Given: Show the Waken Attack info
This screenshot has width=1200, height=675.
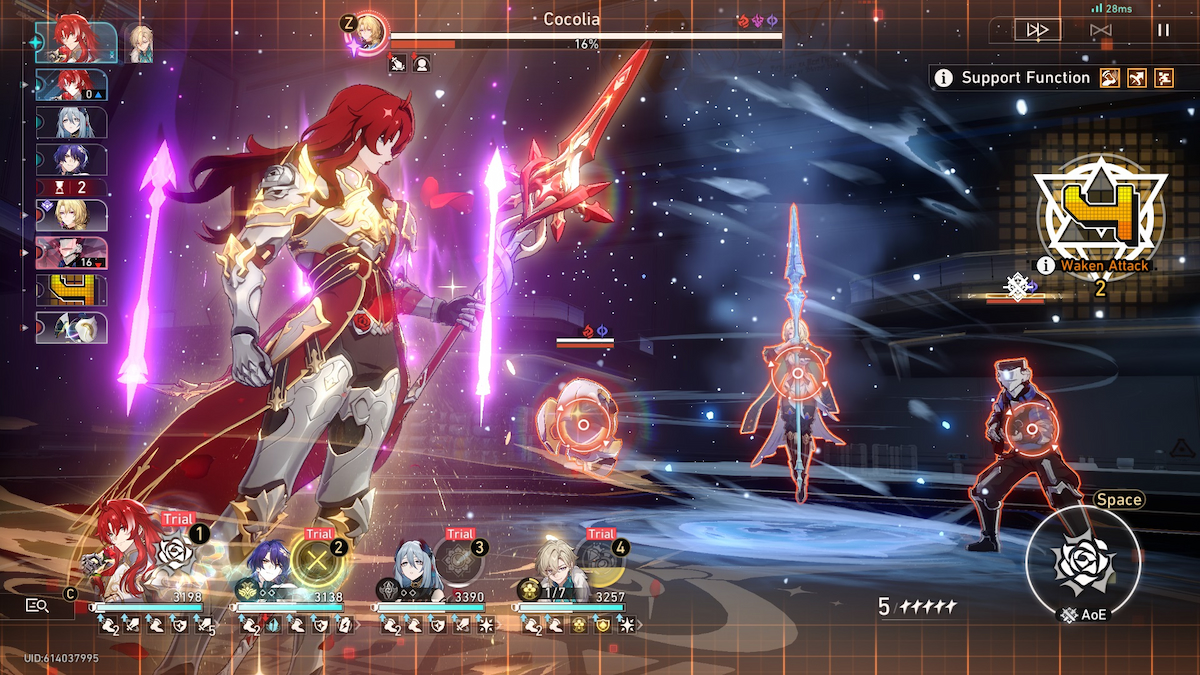Looking at the screenshot, I should pos(1046,266).
